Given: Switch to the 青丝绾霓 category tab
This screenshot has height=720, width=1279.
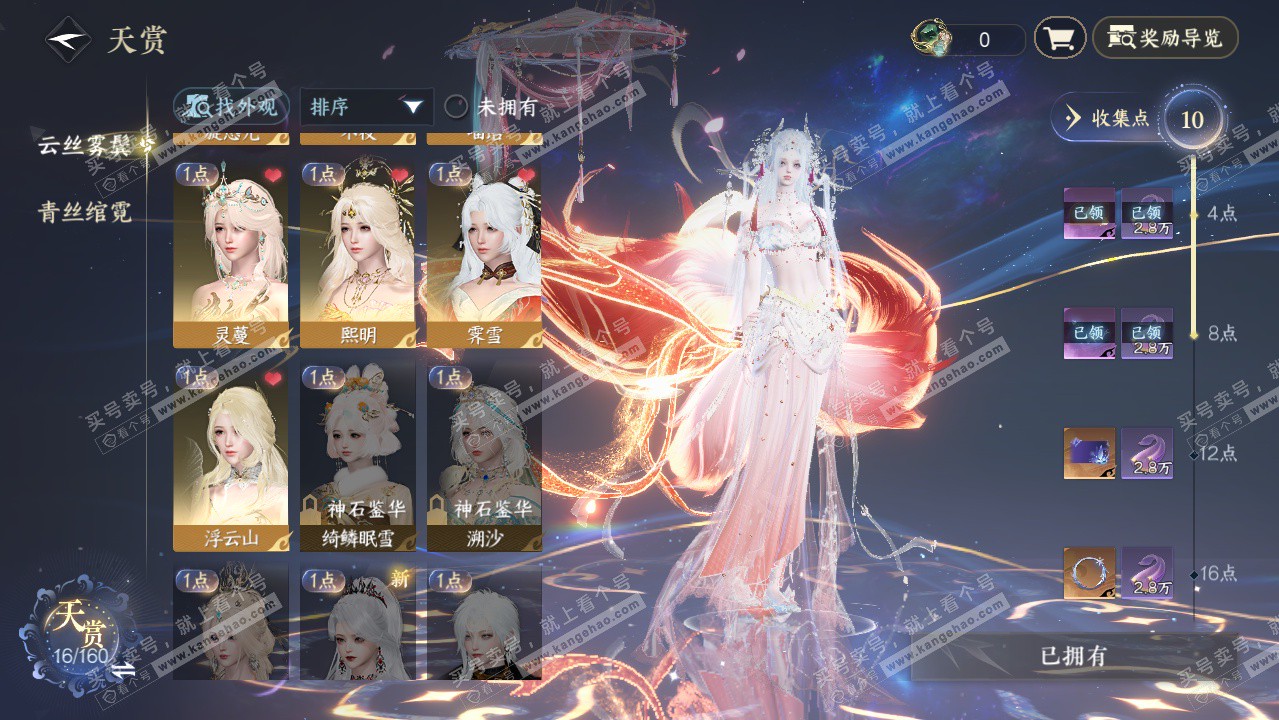Looking at the screenshot, I should tap(84, 212).
